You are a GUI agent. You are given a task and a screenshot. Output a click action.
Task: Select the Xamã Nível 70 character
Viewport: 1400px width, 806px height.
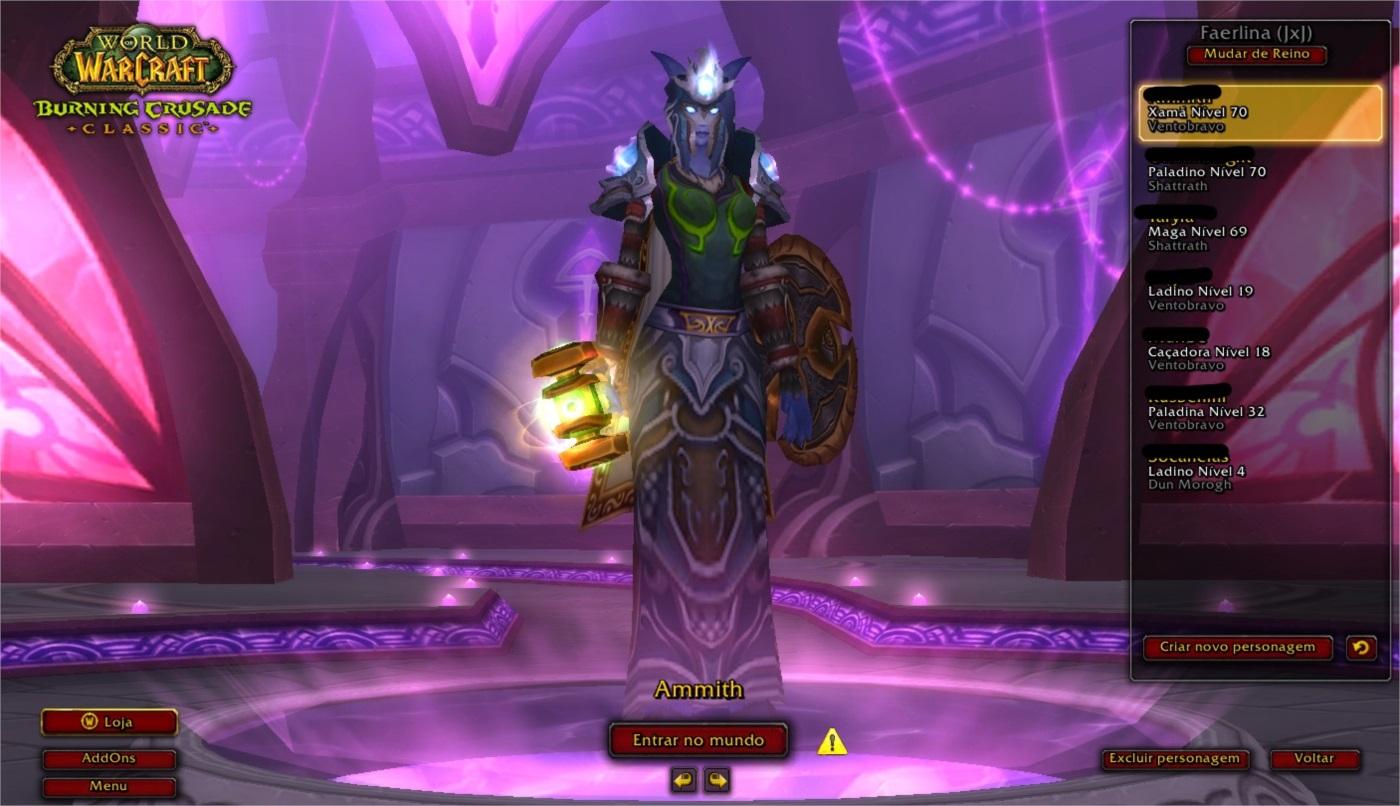(x=1260, y=113)
